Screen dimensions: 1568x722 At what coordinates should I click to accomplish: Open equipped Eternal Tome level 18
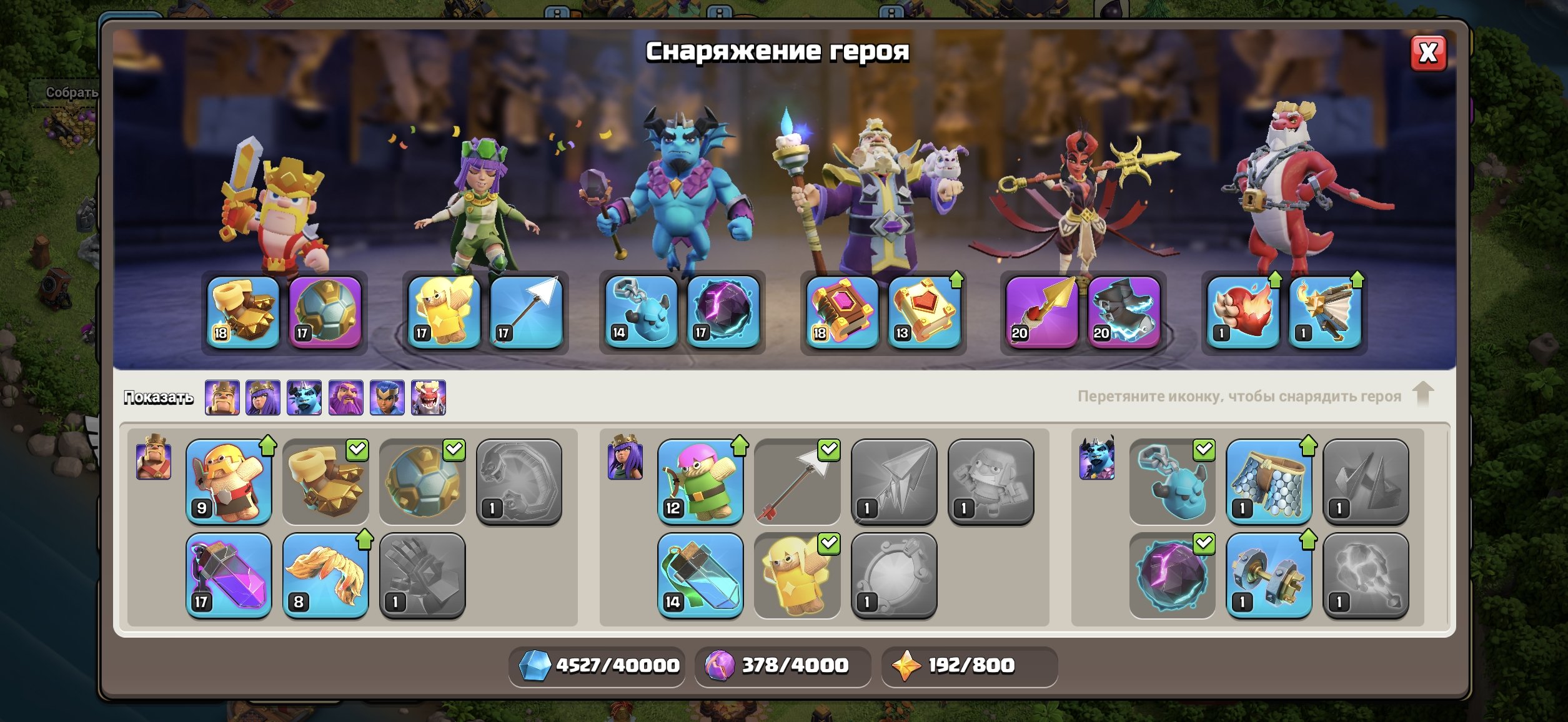(842, 312)
